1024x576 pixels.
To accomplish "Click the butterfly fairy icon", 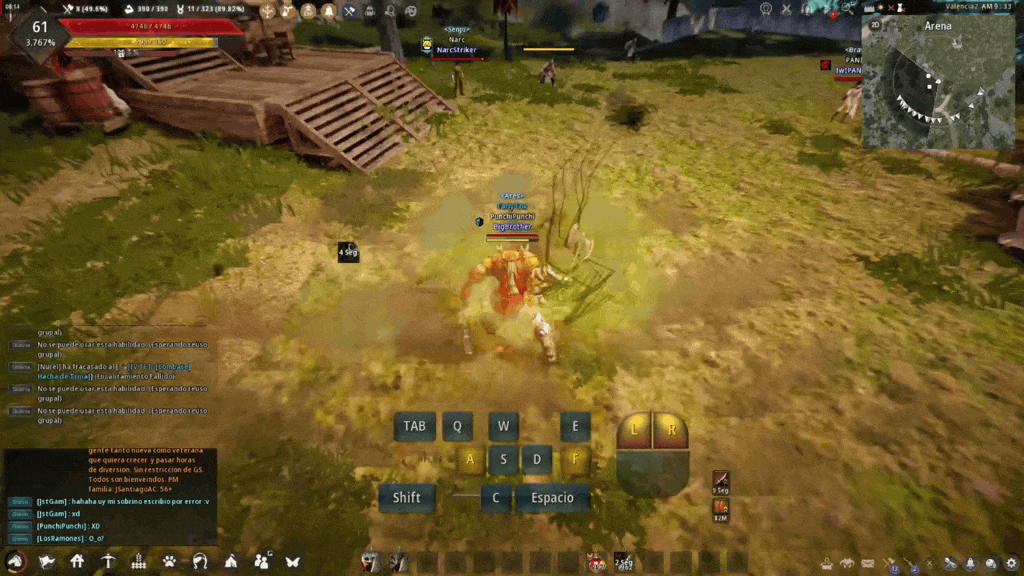I will 293,561.
